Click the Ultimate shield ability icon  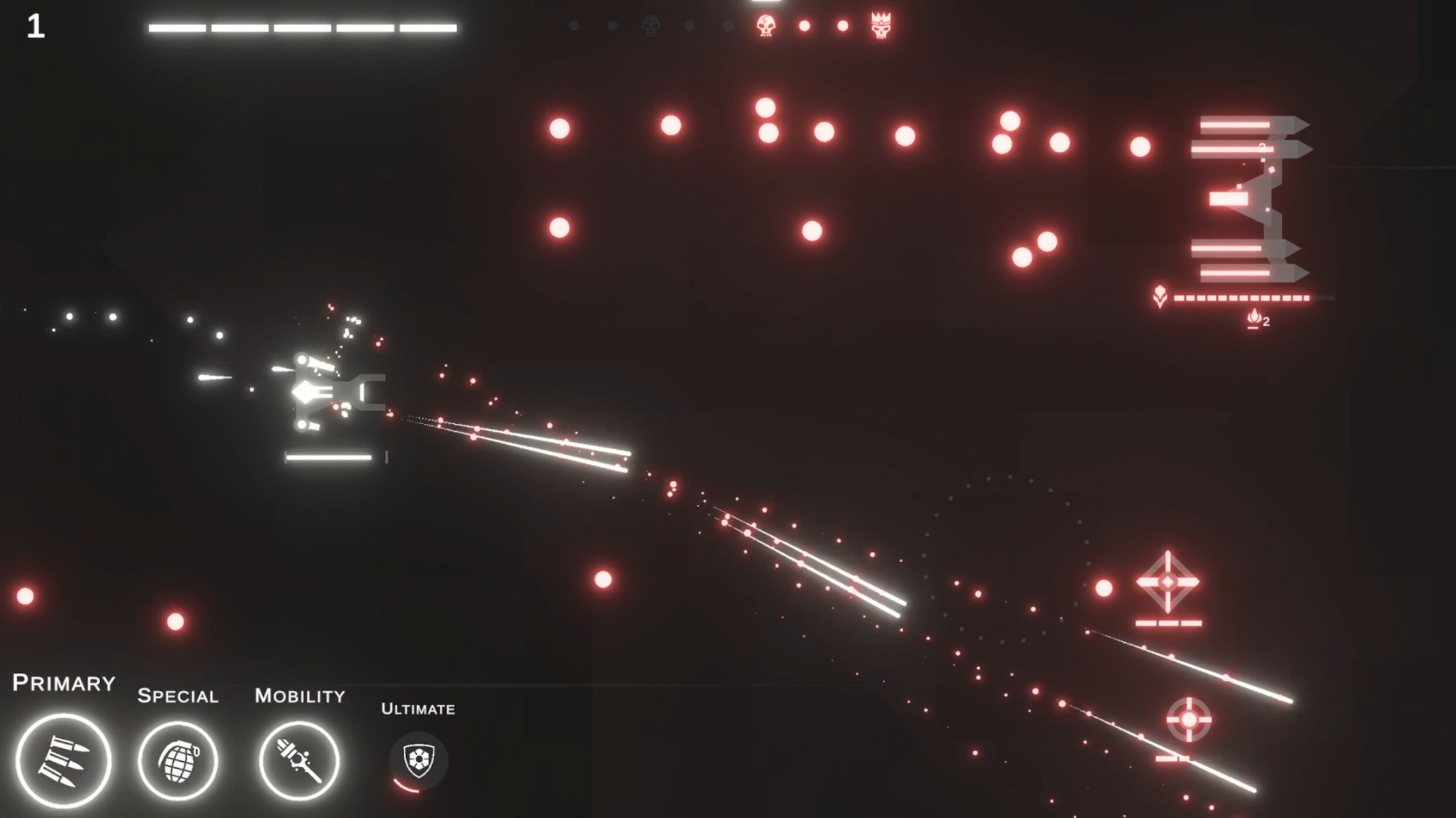point(417,761)
